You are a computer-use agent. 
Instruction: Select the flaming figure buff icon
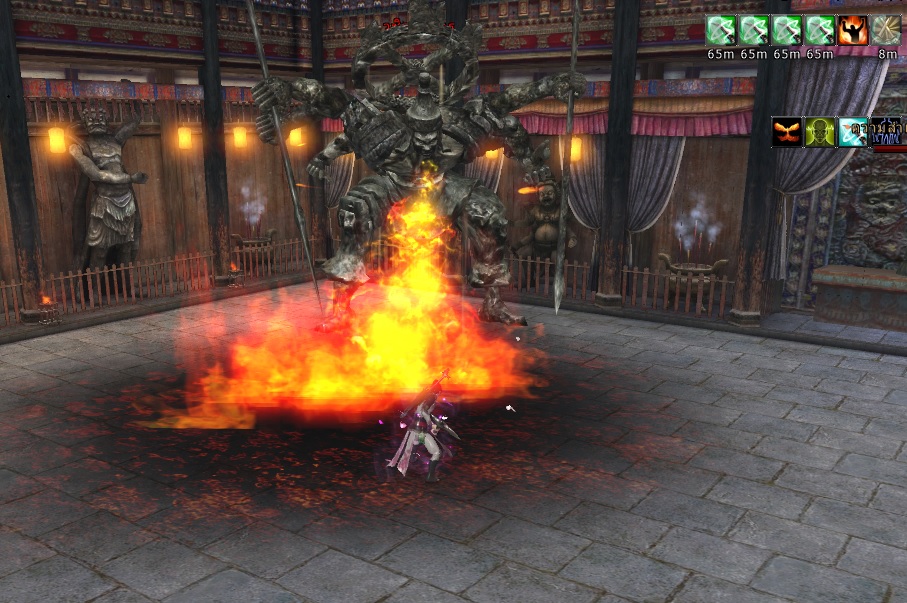pos(853,30)
